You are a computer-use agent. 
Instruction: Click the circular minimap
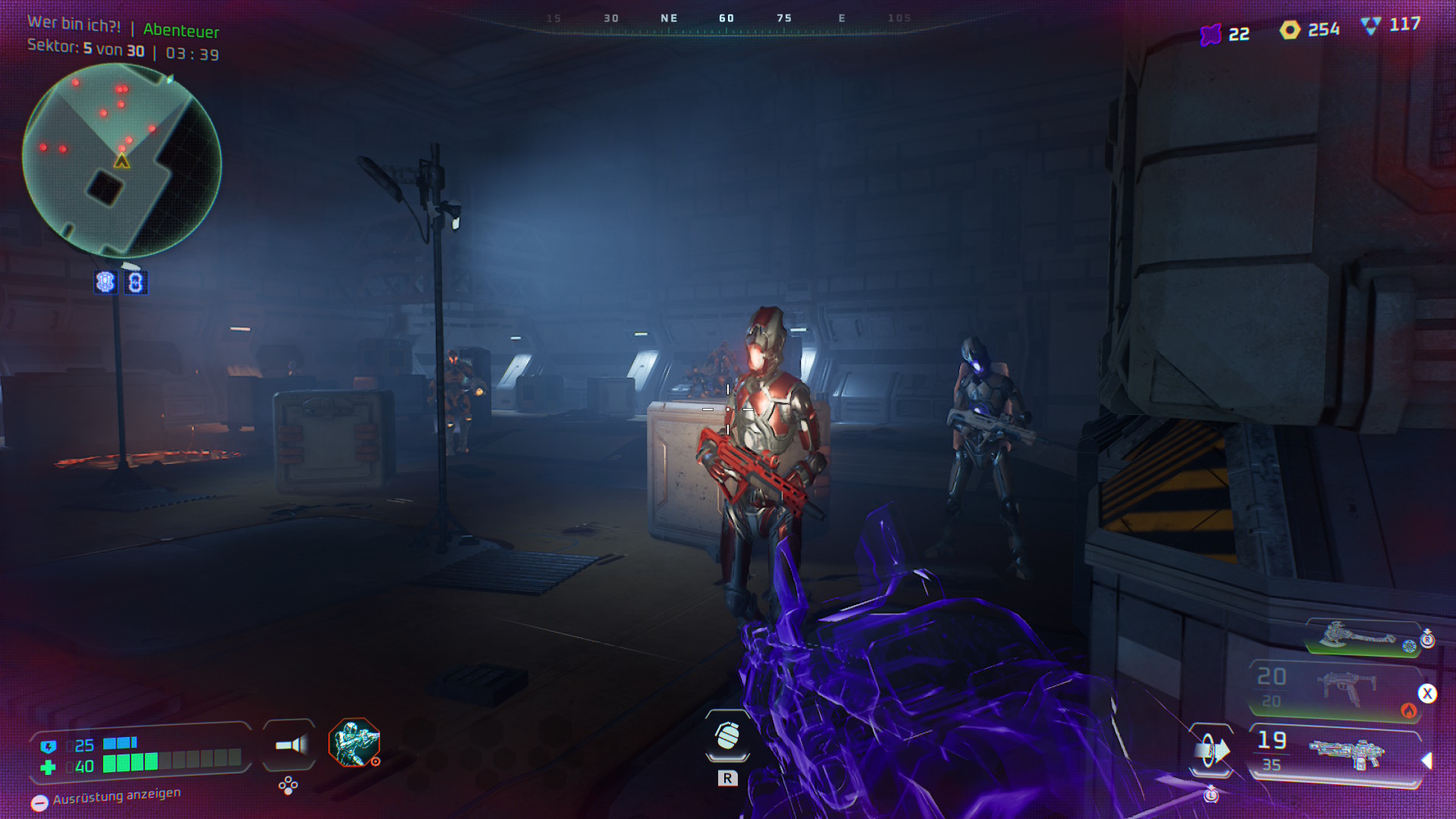pyautogui.click(x=122, y=160)
